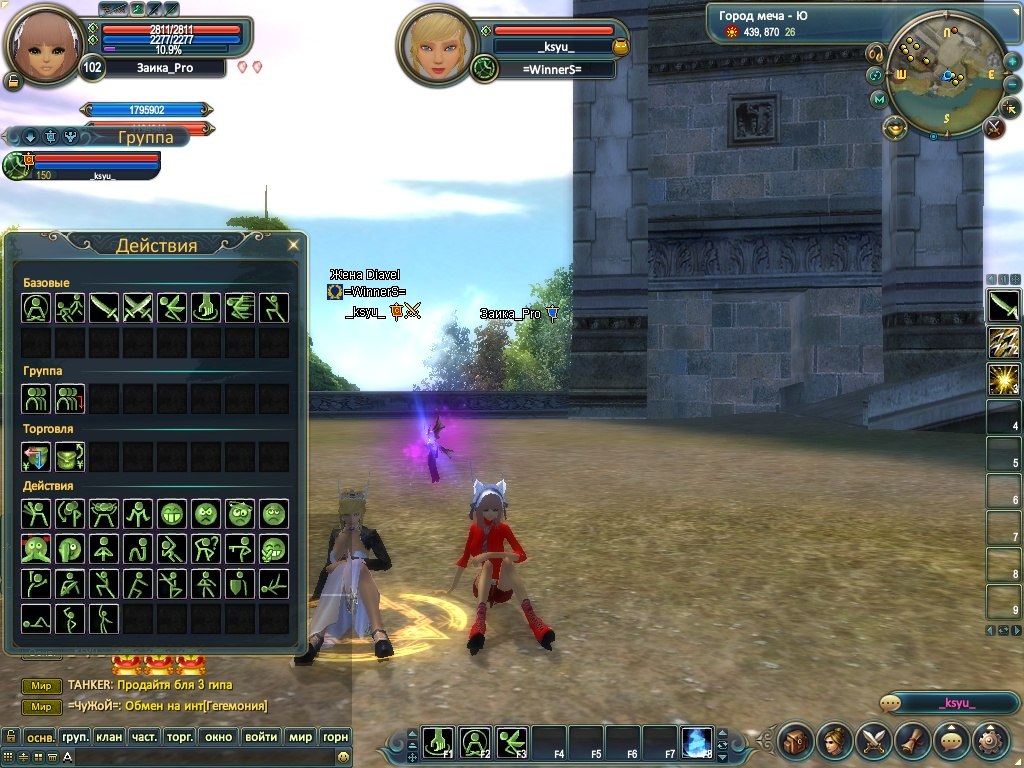Open the character portrait menu button
Image resolution: width=1024 pixels, height=768 pixels.
[x=835, y=741]
